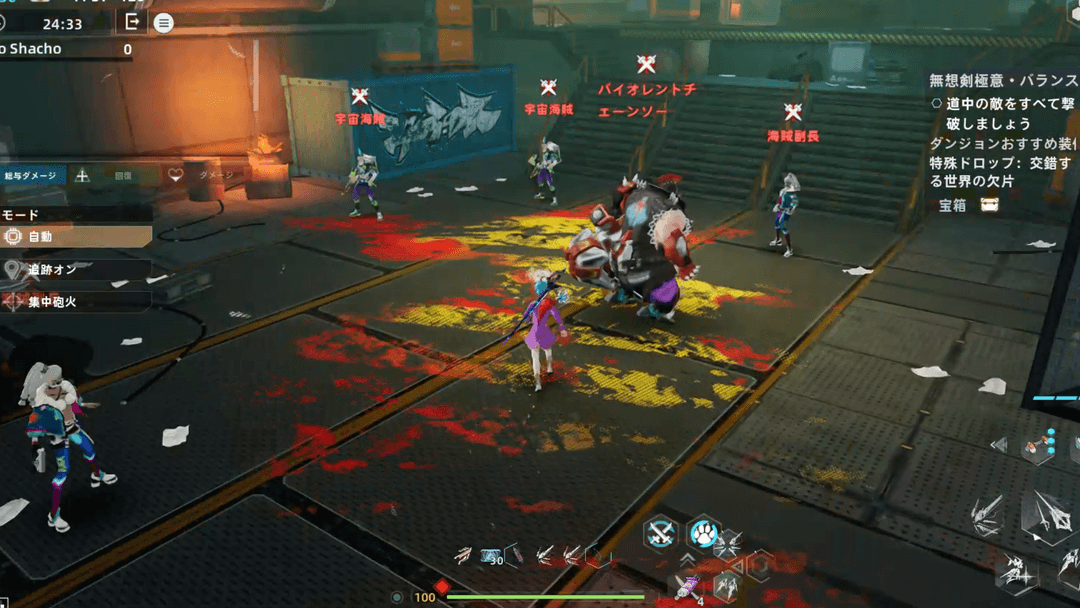
Task: Activate the crossed swords skill icon
Action: click(x=660, y=535)
